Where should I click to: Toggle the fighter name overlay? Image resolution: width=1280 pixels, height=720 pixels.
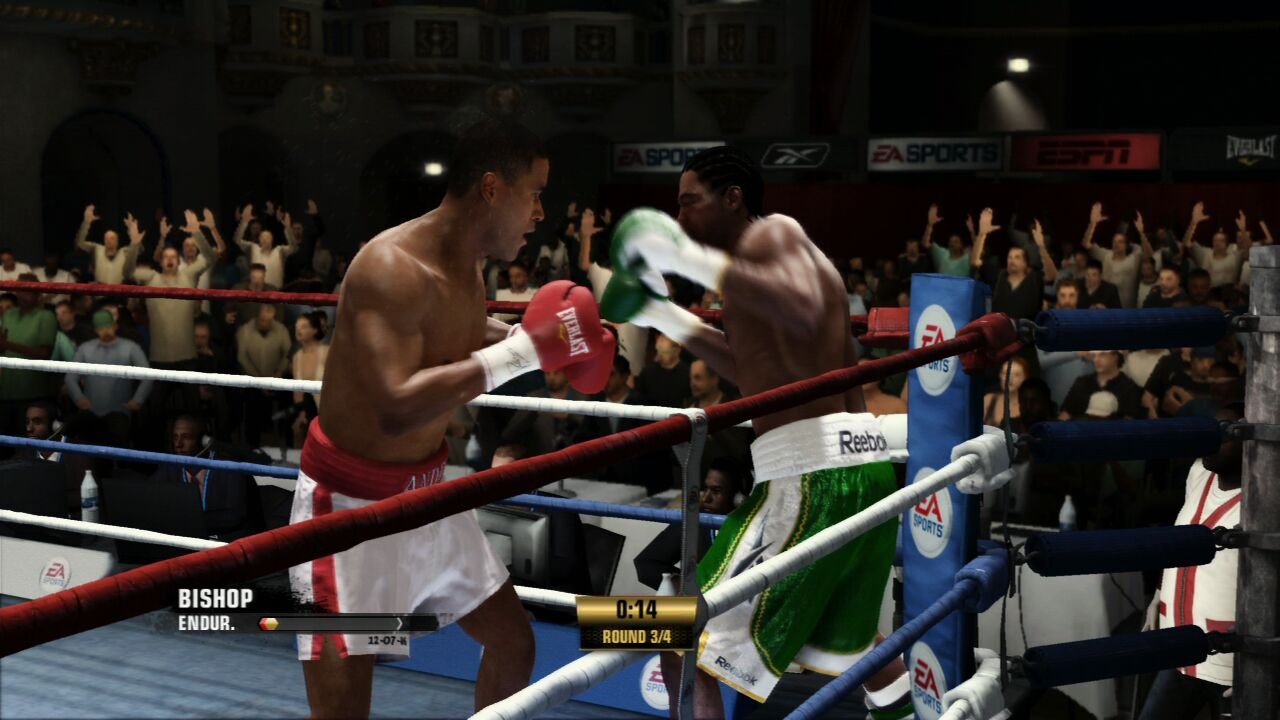[x=215, y=601]
